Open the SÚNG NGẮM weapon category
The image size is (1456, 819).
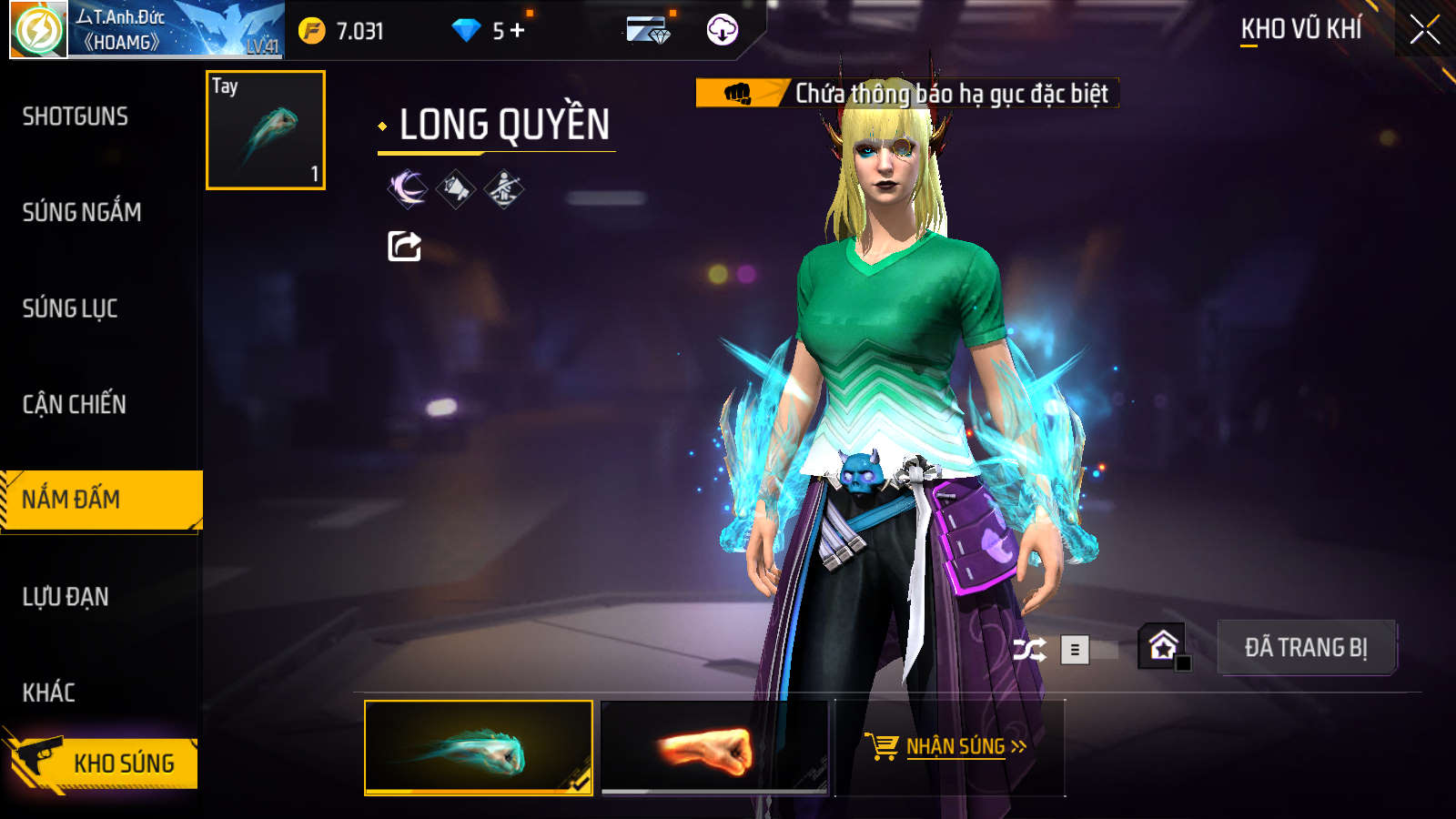(82, 212)
